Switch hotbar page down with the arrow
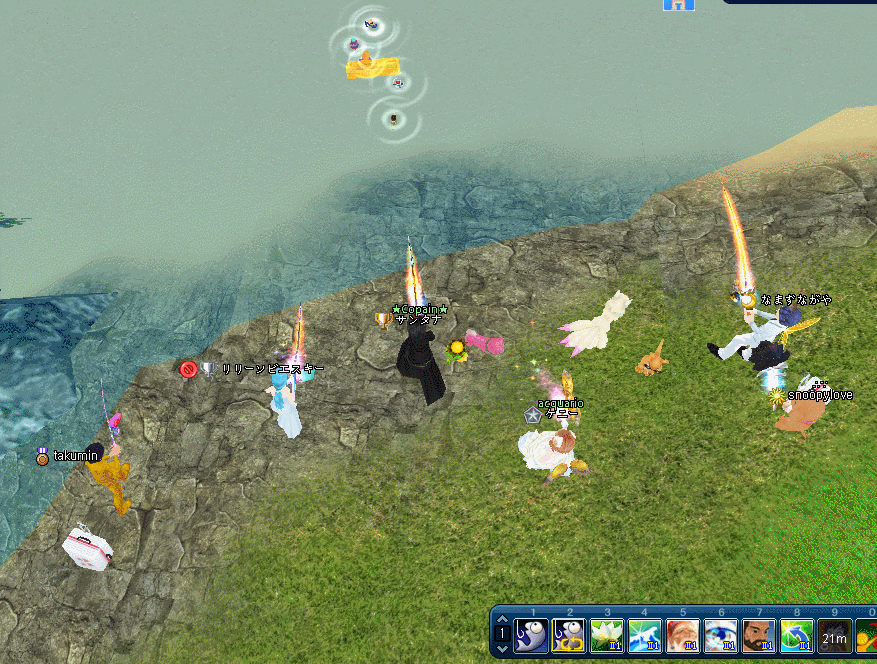Screen dimensions: 877x664 click(503, 649)
